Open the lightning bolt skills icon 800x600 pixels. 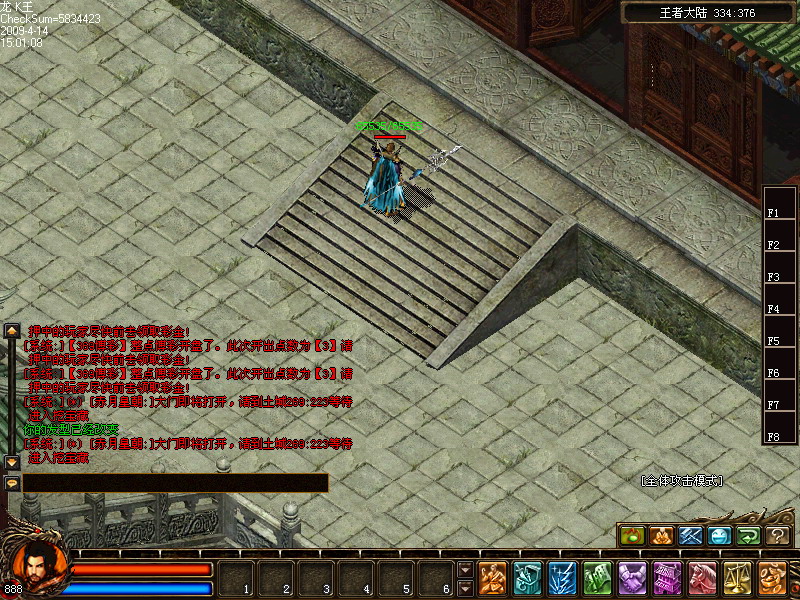coord(562,578)
